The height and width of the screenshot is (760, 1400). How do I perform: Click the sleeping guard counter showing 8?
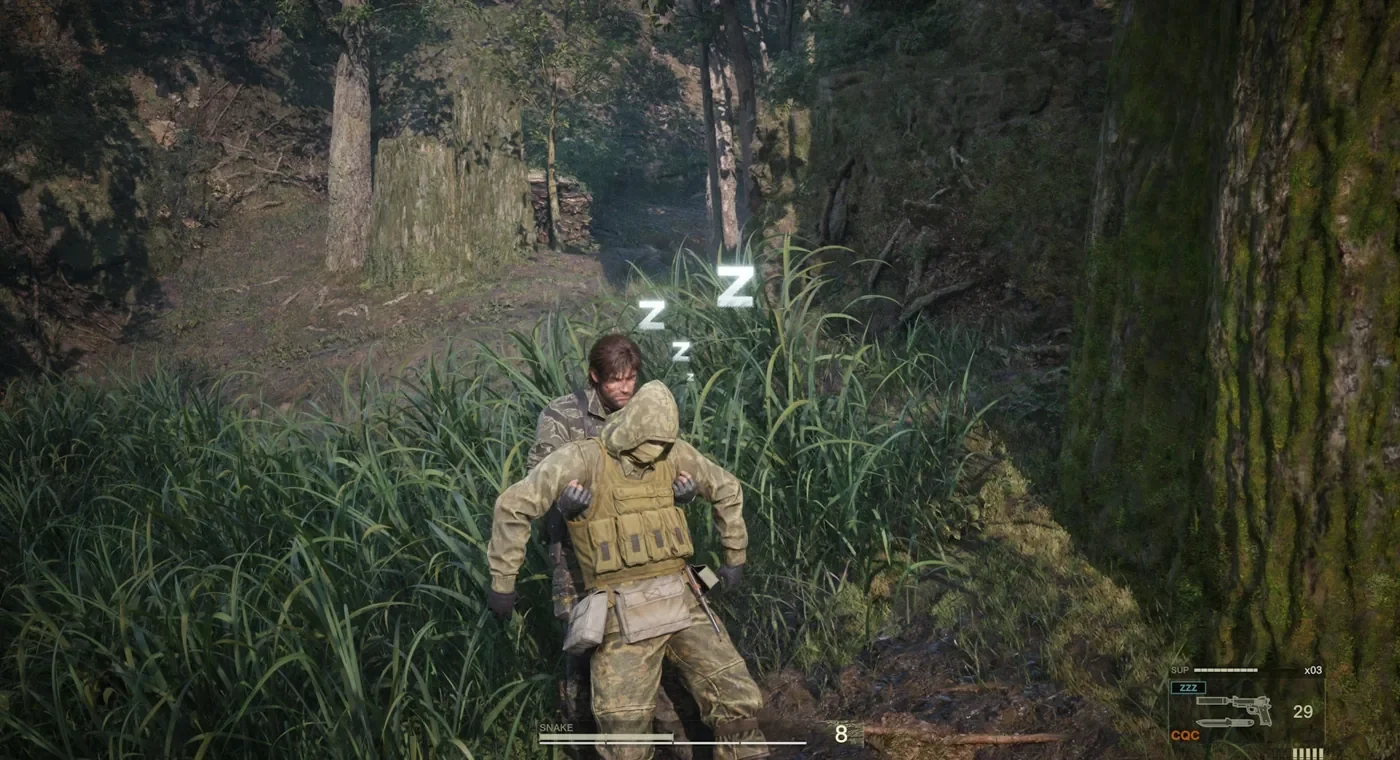pyautogui.click(x=841, y=733)
